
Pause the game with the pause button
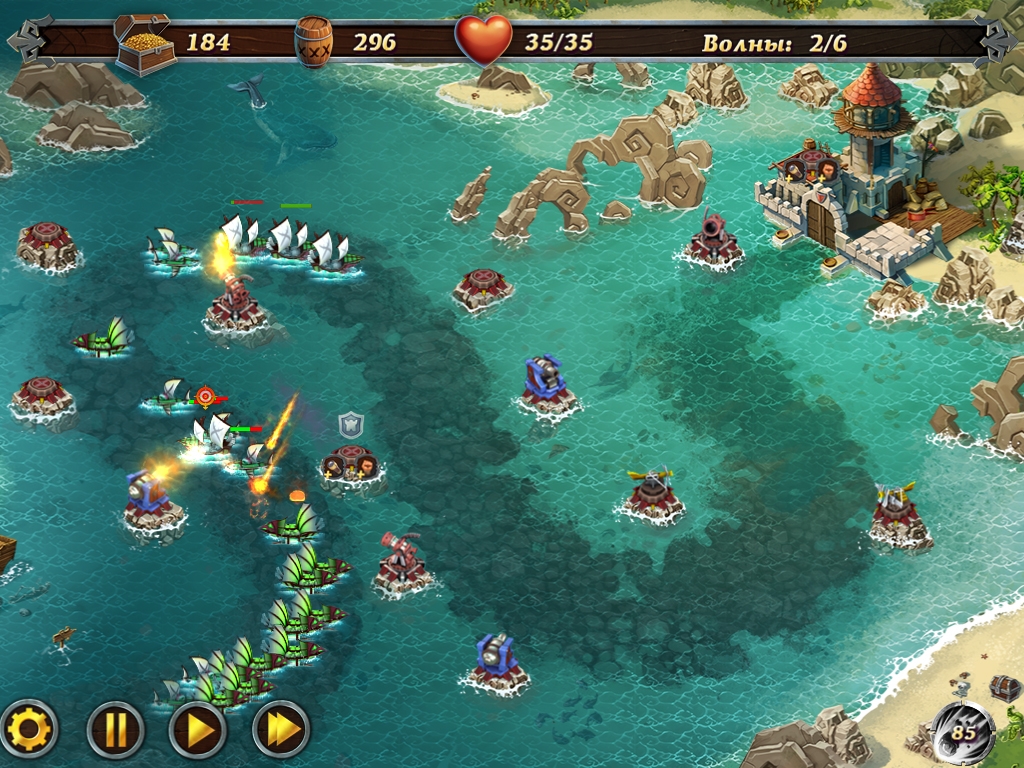(115, 729)
